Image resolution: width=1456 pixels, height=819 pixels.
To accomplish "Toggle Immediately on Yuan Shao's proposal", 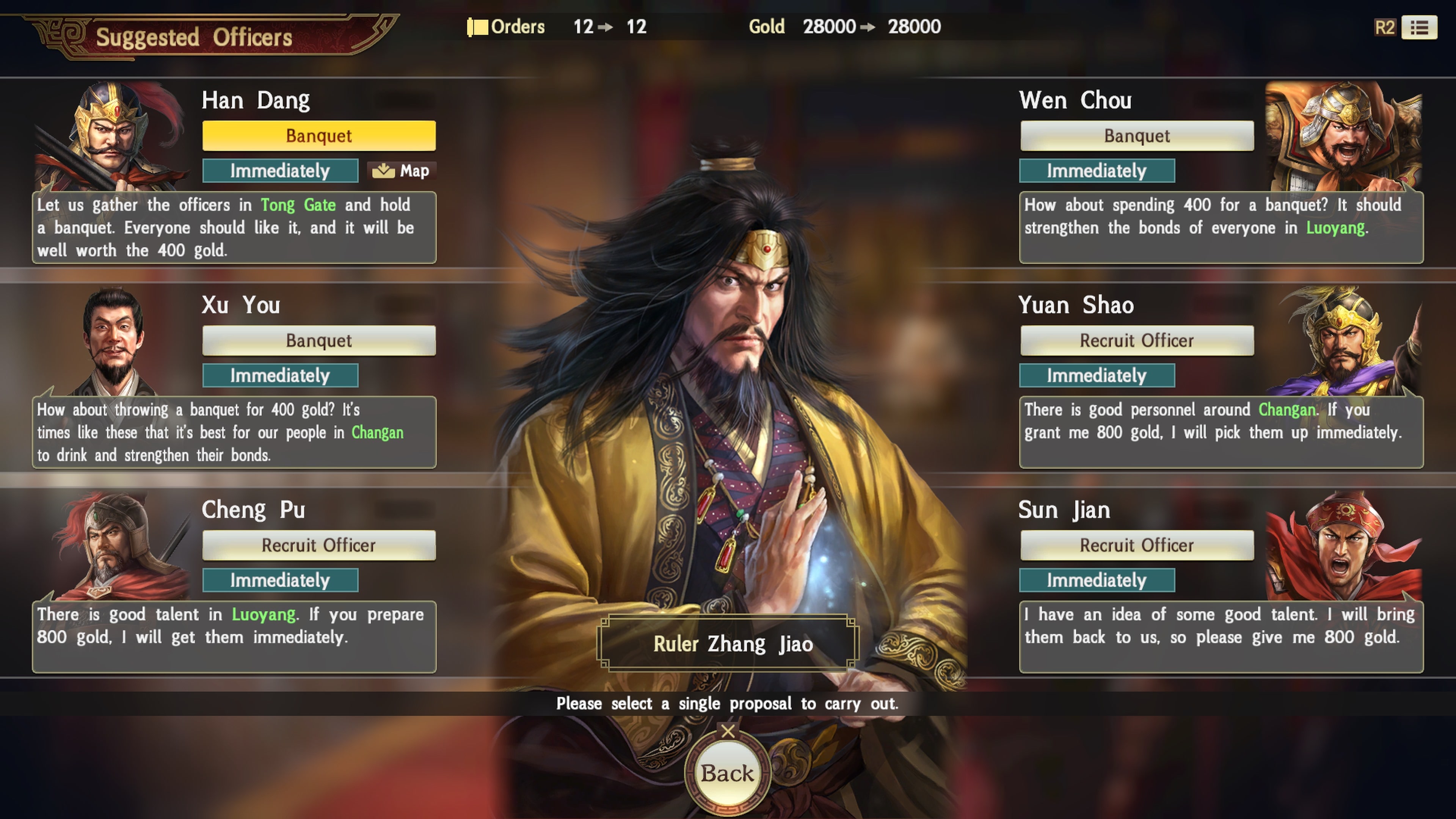I will click(x=1097, y=375).
